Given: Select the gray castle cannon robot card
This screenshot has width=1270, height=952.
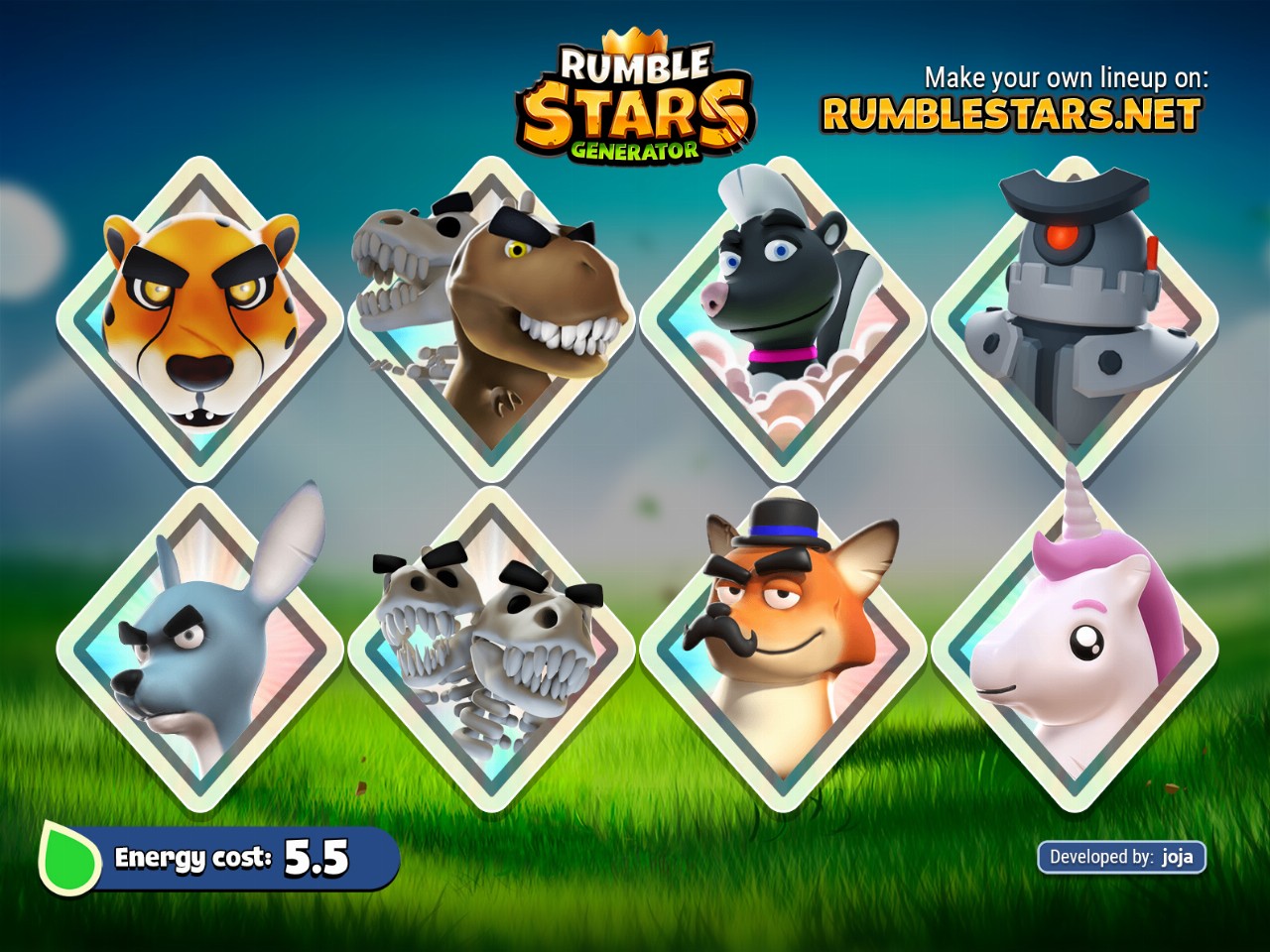Looking at the screenshot, I should 1075,319.
